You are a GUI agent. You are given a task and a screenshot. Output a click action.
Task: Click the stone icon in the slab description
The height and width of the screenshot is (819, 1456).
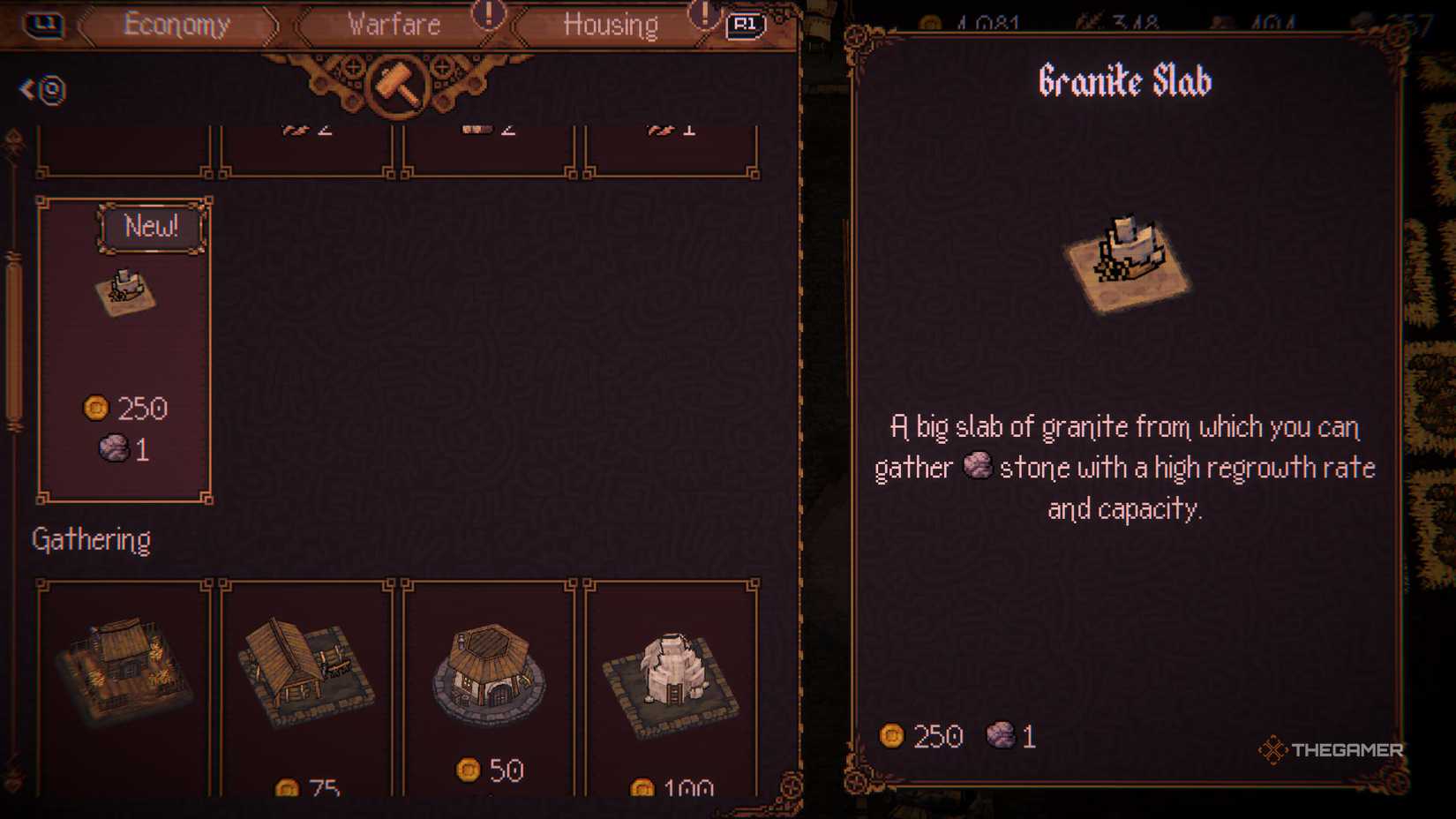978,467
